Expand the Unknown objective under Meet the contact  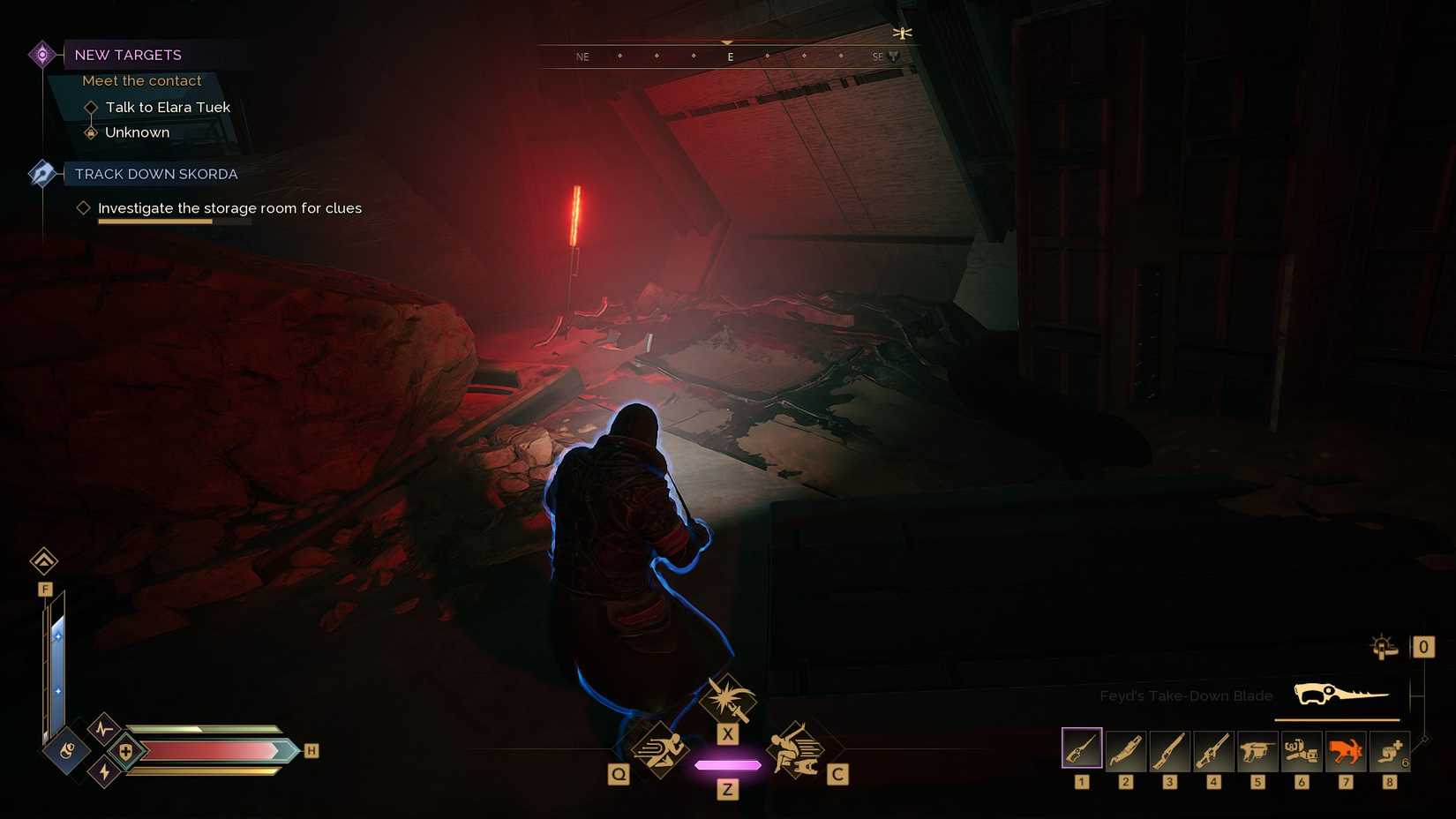coord(137,131)
